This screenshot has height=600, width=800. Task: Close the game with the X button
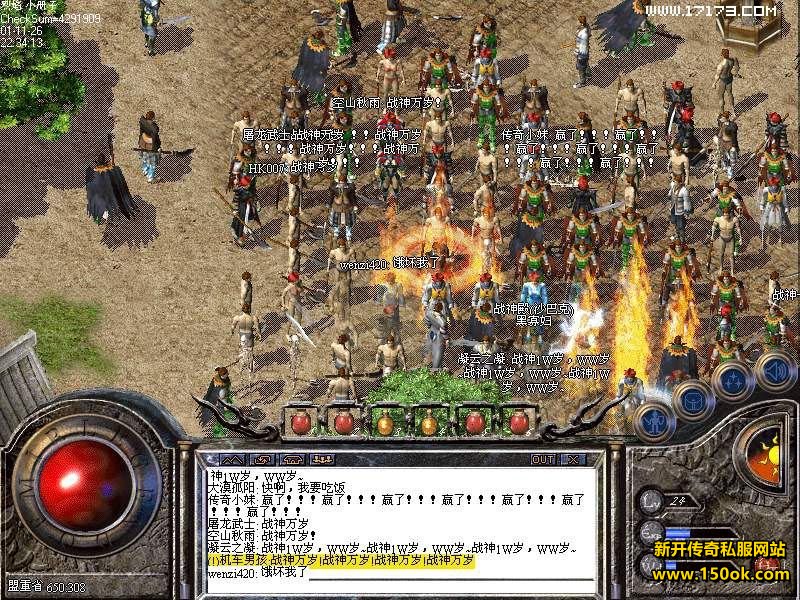(x=573, y=459)
